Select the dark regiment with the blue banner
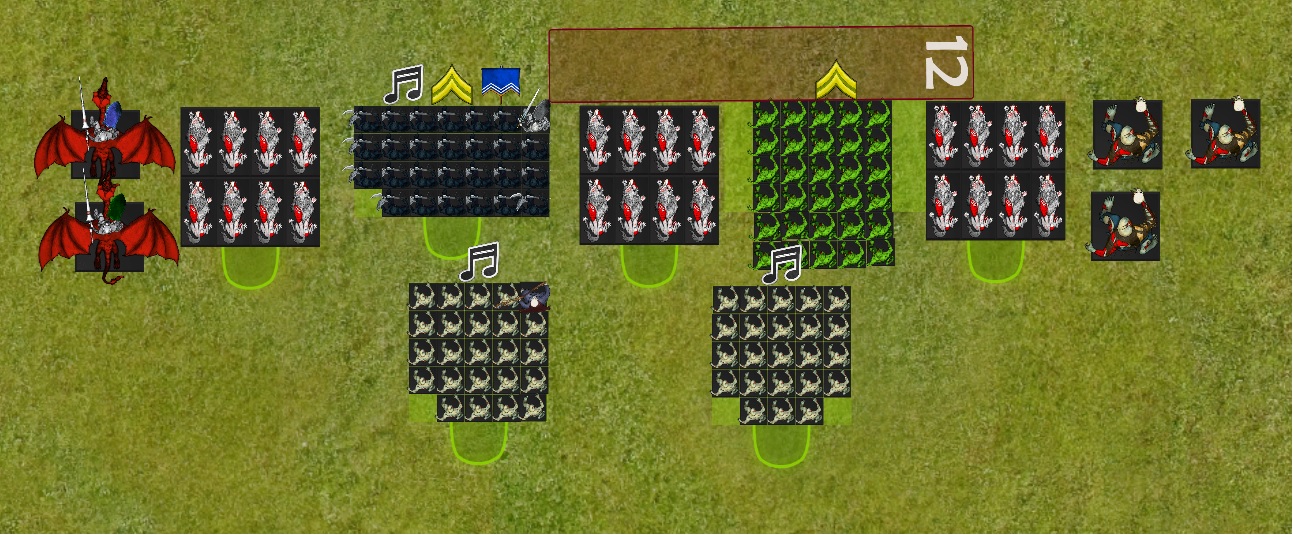The height and width of the screenshot is (535, 1293). [x=450, y=161]
